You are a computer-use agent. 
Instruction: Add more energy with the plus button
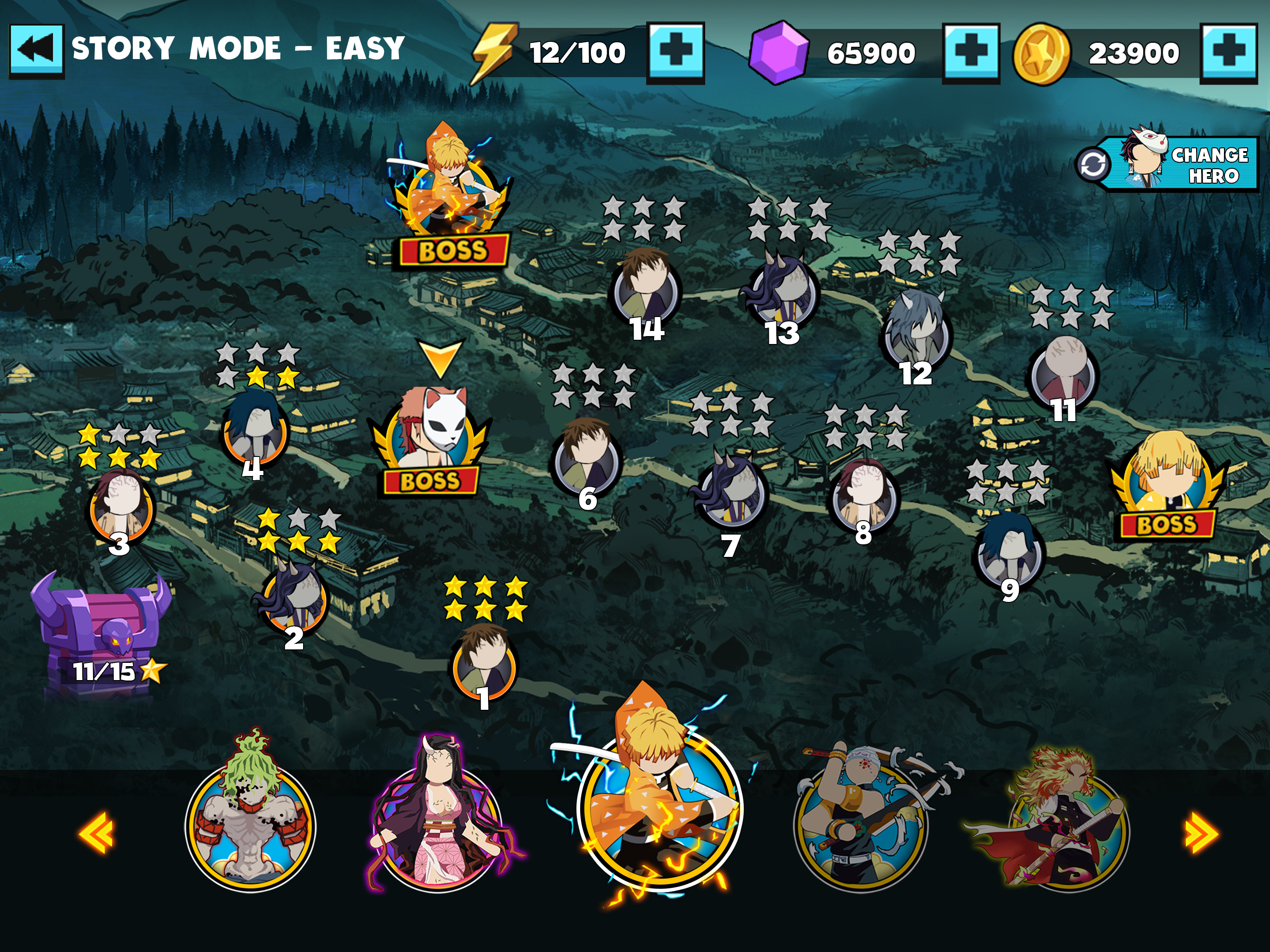[675, 52]
